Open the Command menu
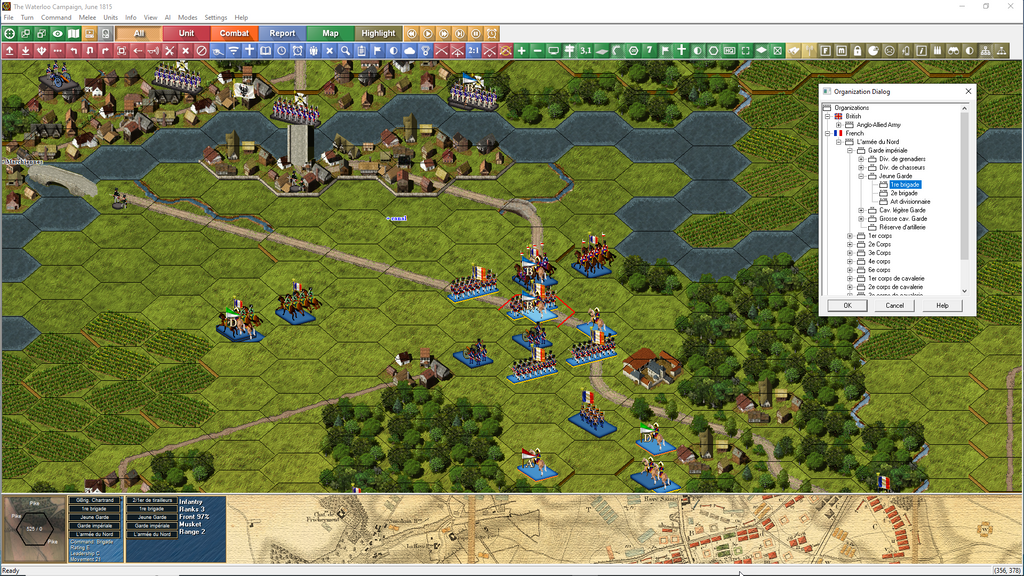This screenshot has width=1024, height=576. 56,18
